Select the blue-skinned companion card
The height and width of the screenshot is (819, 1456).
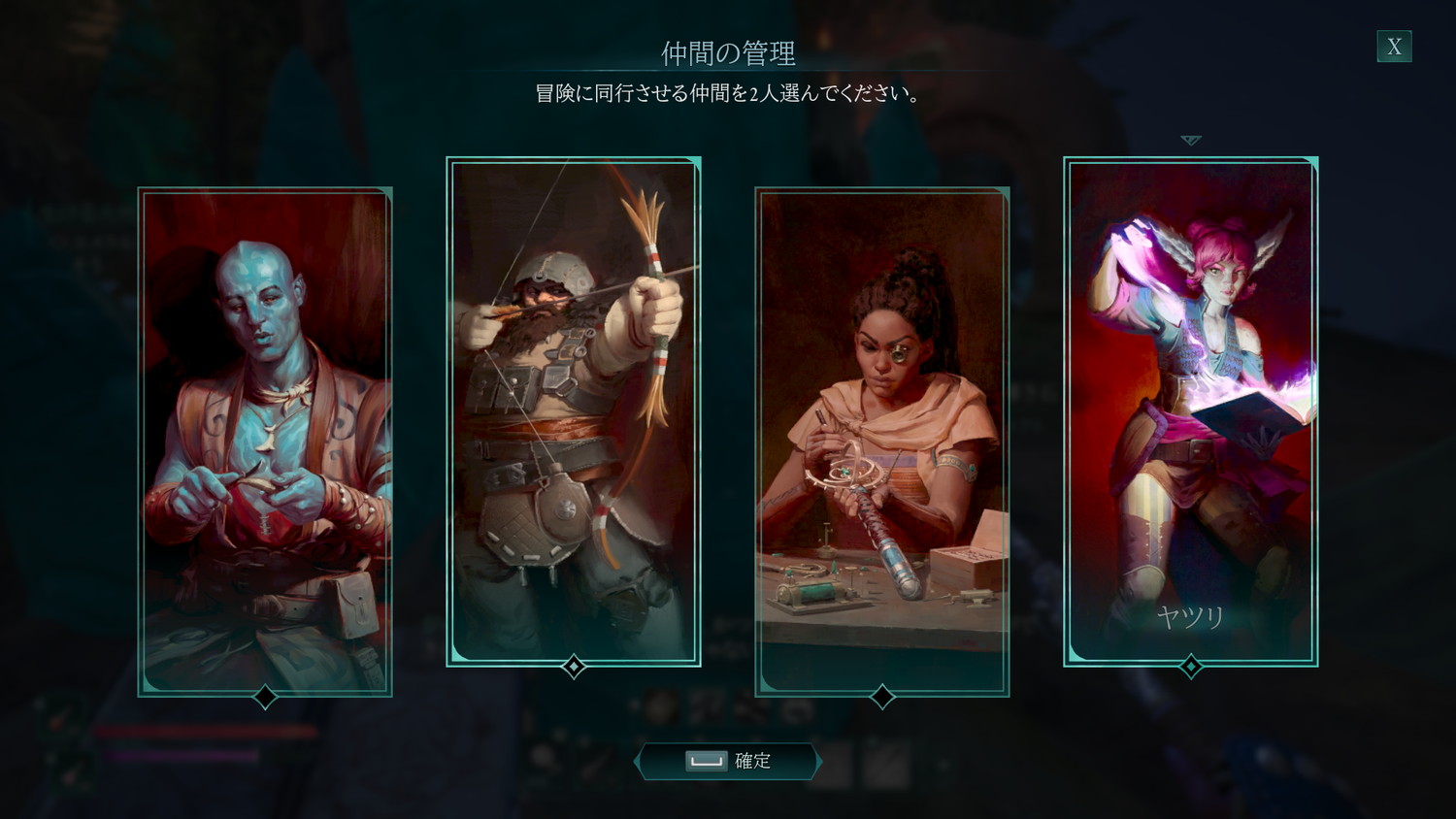coord(265,442)
